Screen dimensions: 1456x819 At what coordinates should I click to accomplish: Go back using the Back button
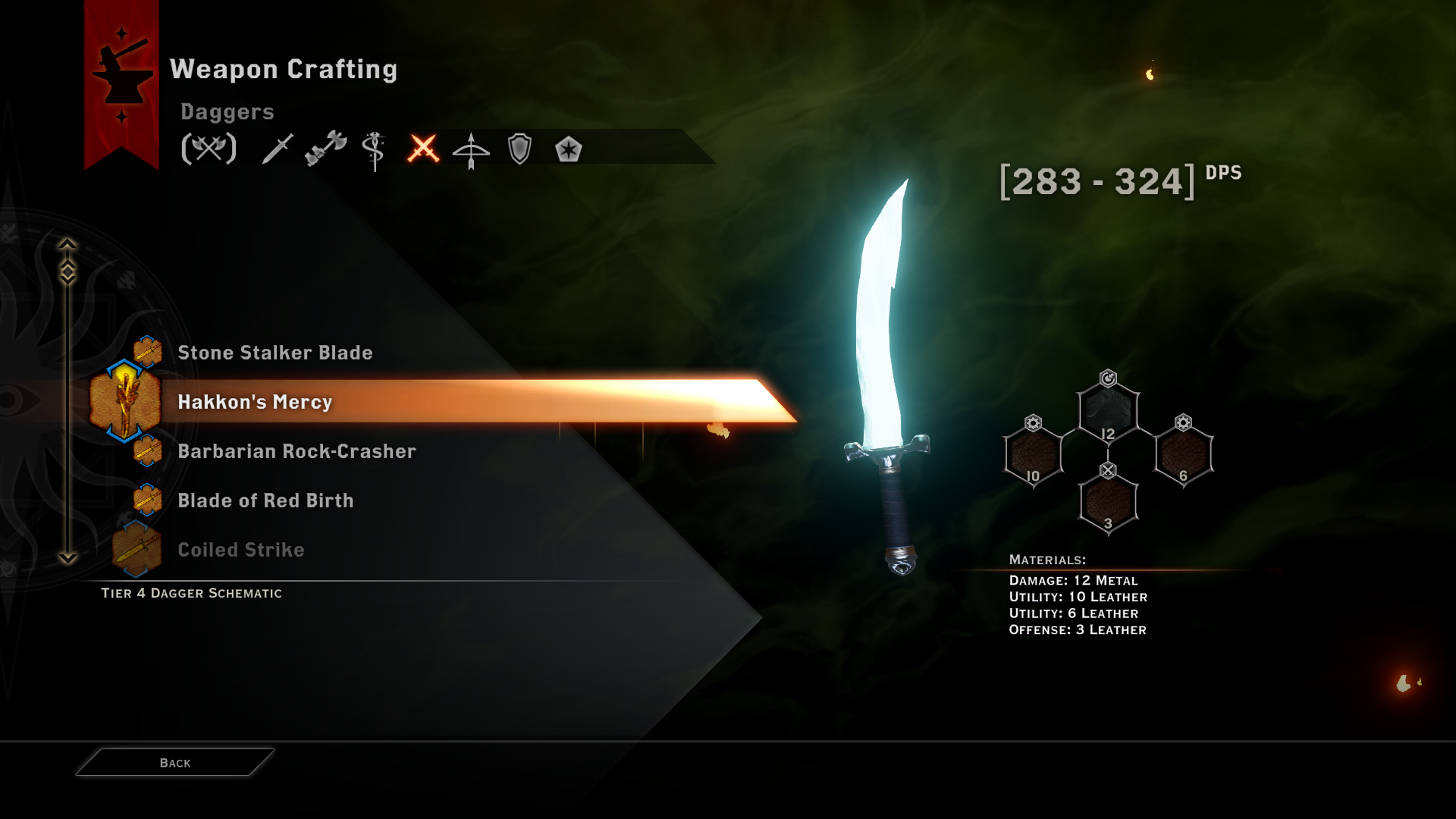[x=175, y=763]
